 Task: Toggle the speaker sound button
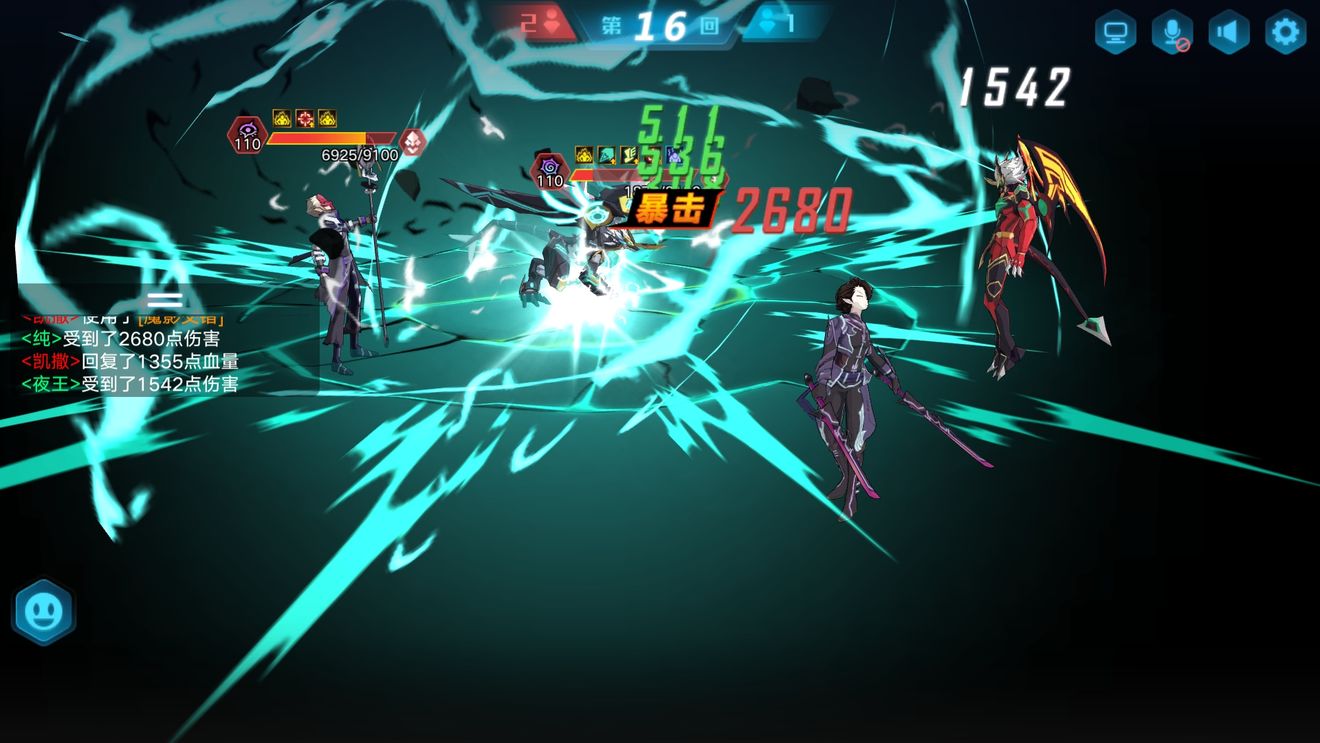coord(1228,33)
